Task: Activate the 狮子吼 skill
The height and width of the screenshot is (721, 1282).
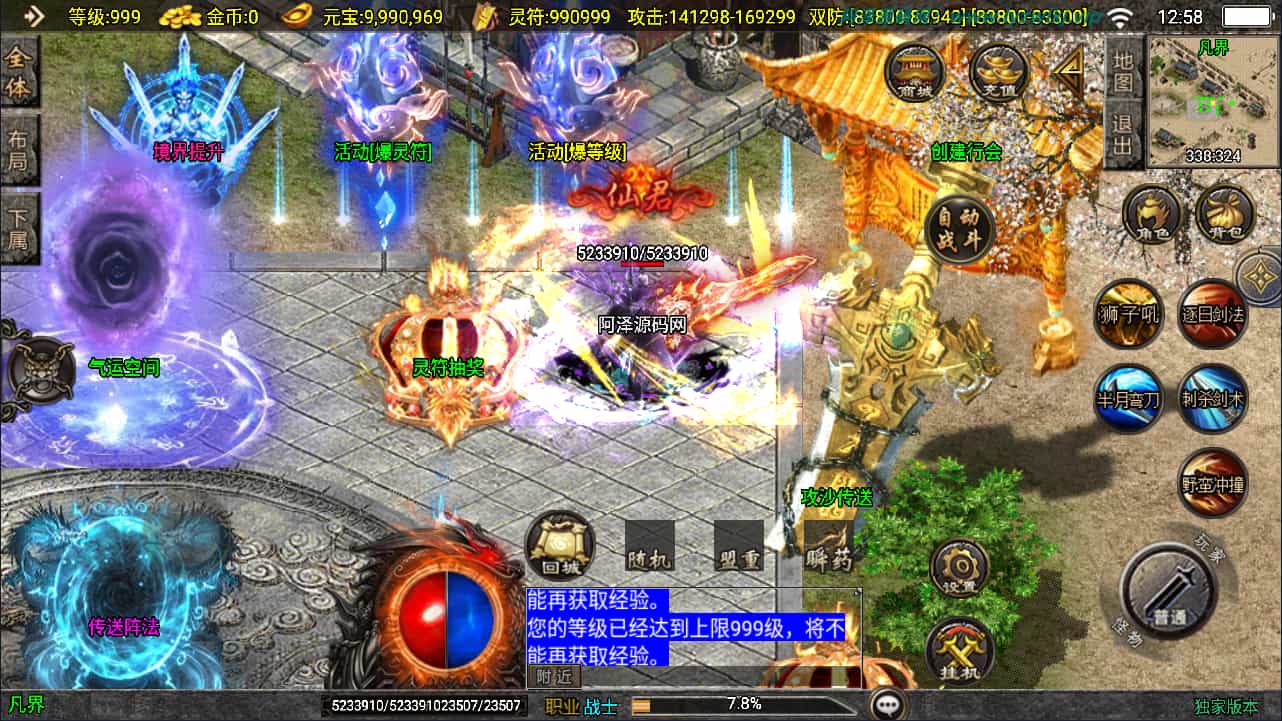Action: pyautogui.click(x=1128, y=314)
